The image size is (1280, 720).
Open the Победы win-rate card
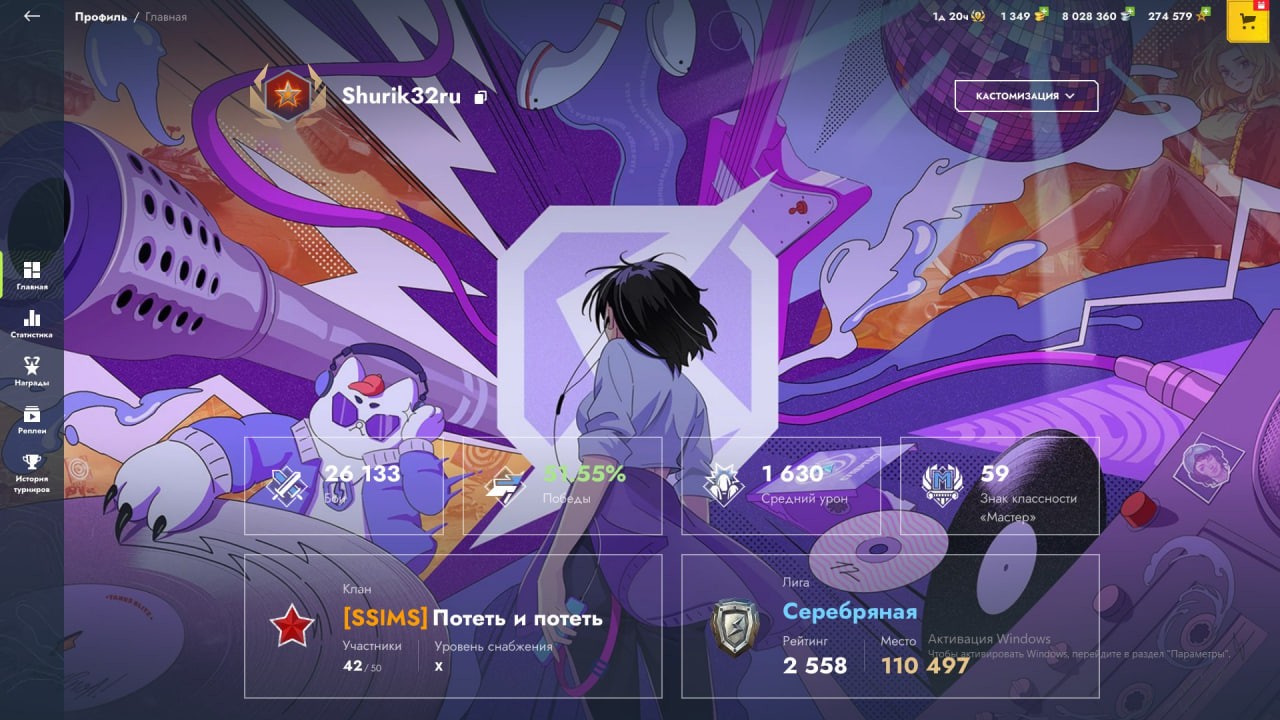(x=562, y=485)
